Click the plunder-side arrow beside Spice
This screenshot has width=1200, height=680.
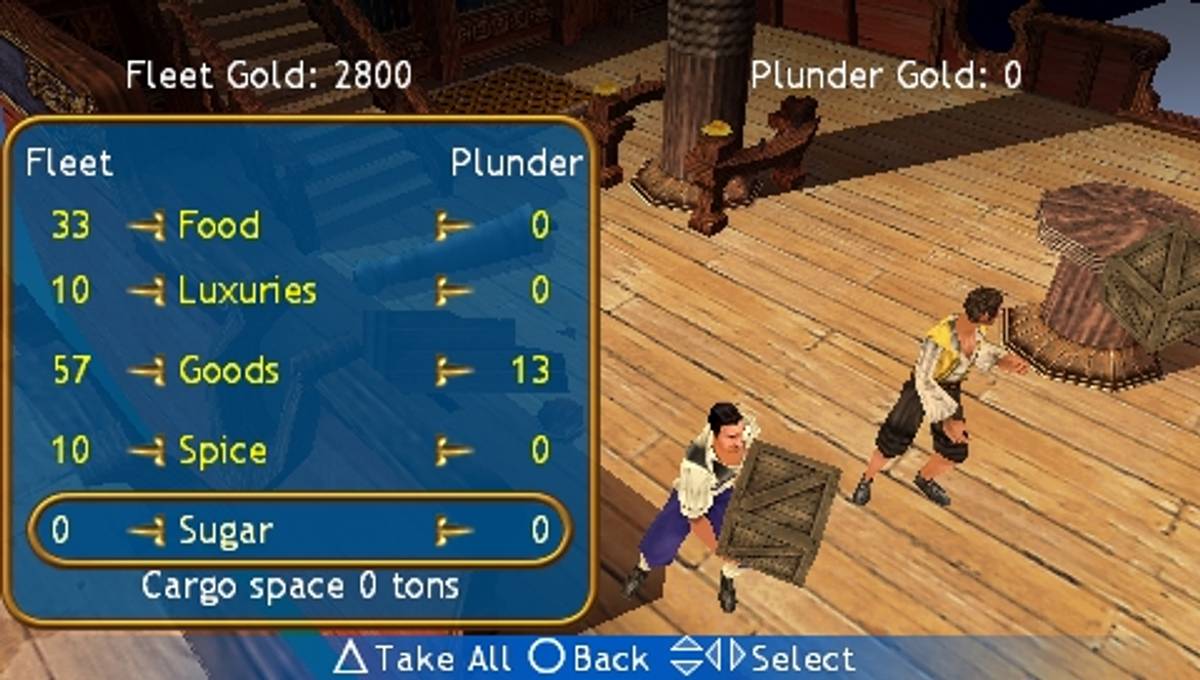(x=453, y=452)
